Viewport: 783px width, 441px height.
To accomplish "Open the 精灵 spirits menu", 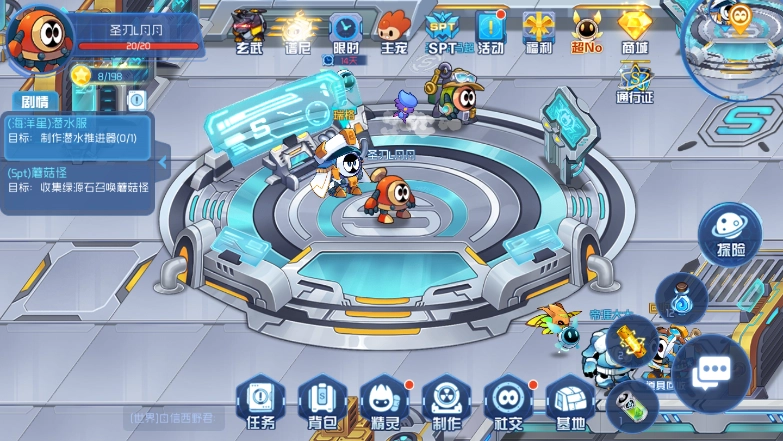I will click(x=384, y=401).
